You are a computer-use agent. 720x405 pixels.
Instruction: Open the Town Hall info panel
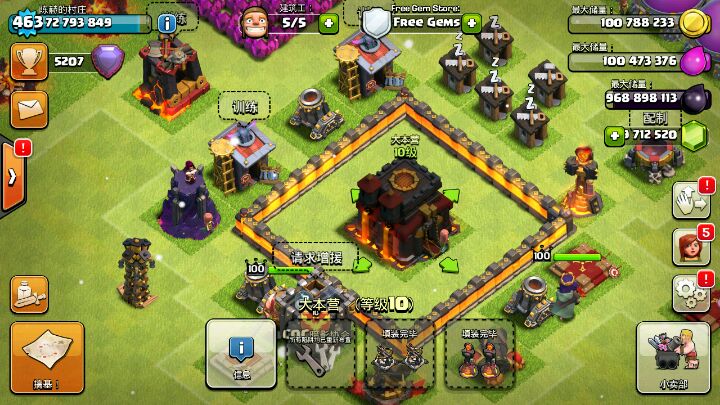241,354
